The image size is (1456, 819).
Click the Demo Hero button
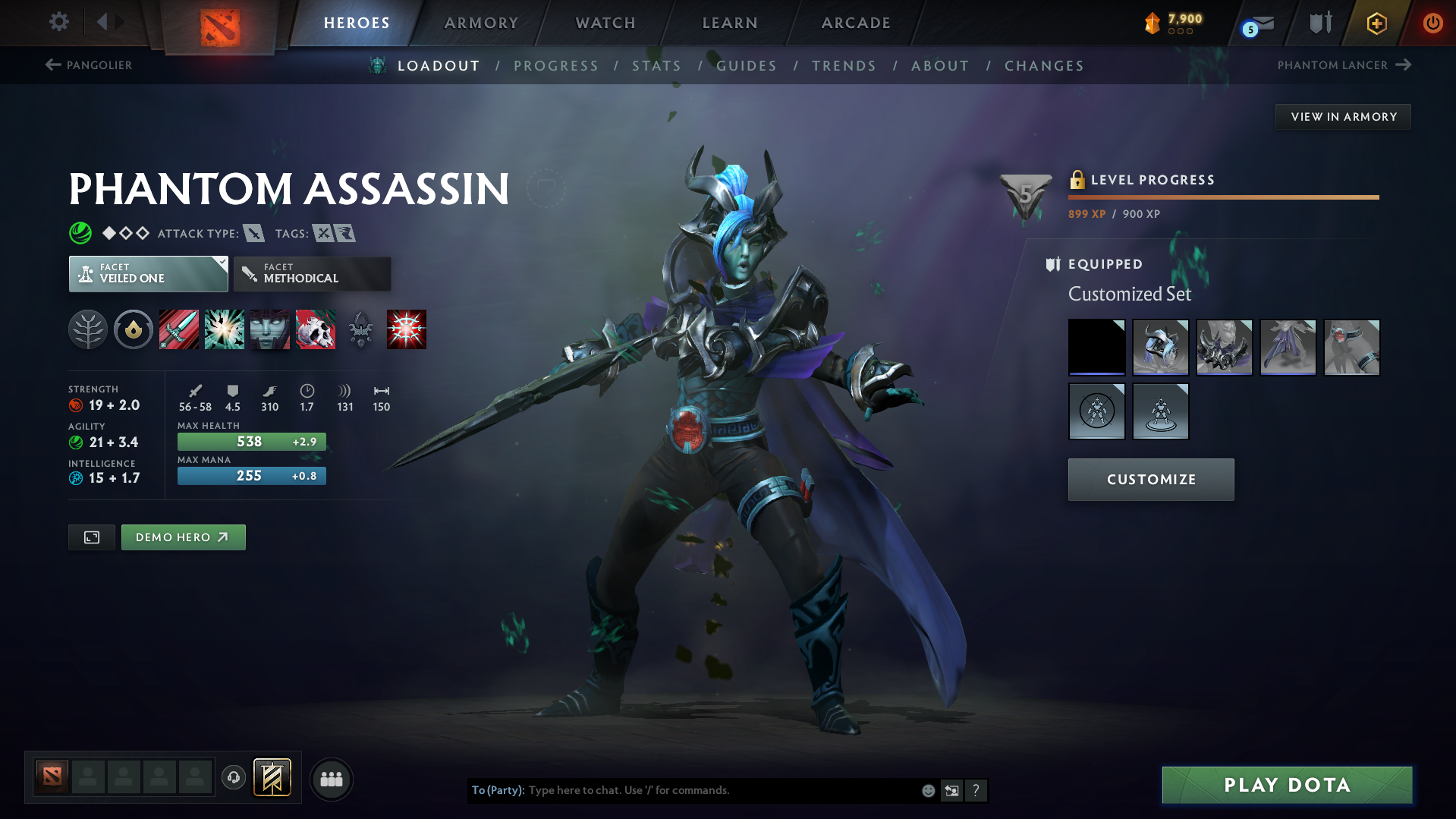[183, 537]
